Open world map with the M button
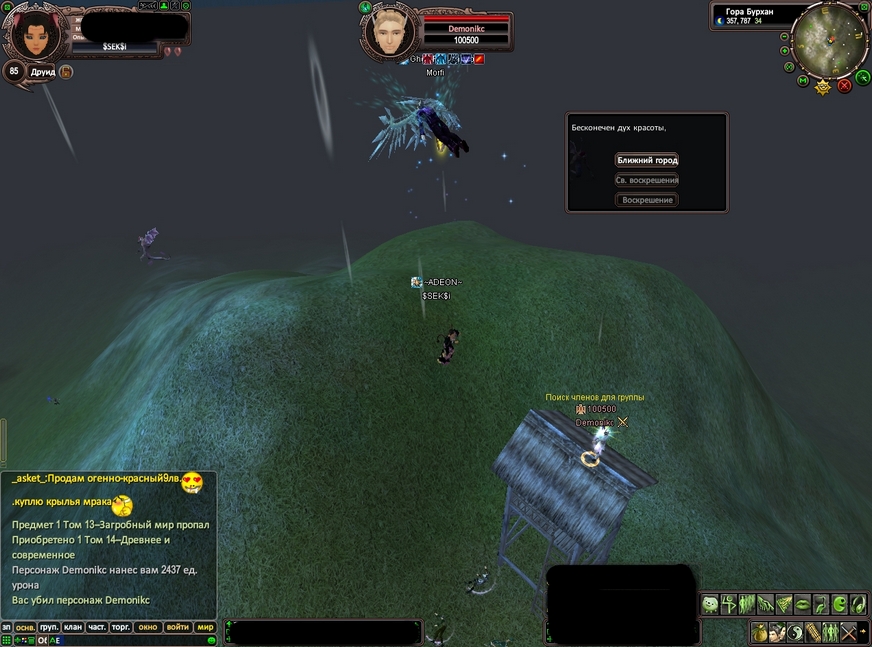872x647 pixels. (803, 81)
